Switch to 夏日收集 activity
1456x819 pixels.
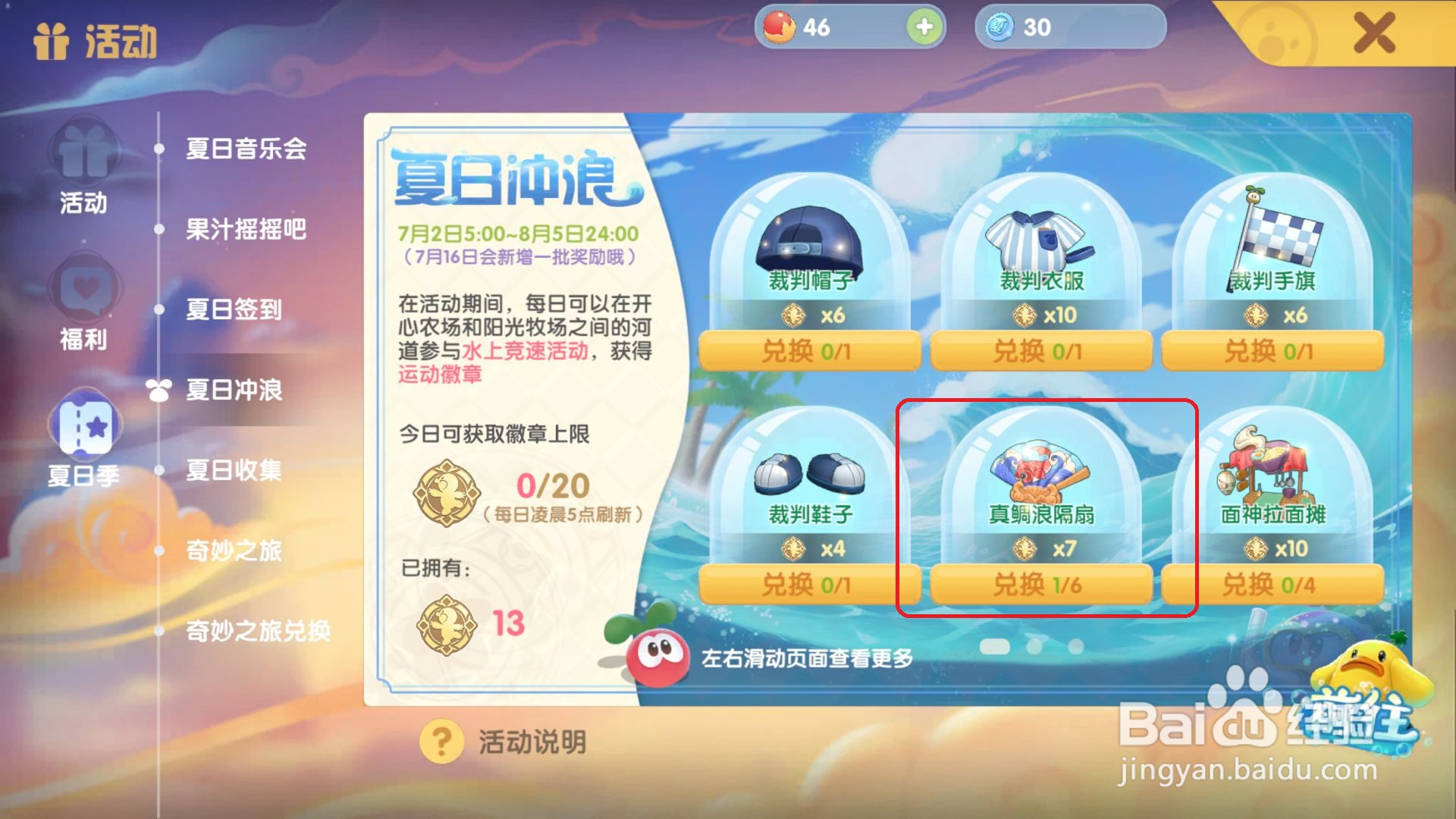(x=231, y=472)
